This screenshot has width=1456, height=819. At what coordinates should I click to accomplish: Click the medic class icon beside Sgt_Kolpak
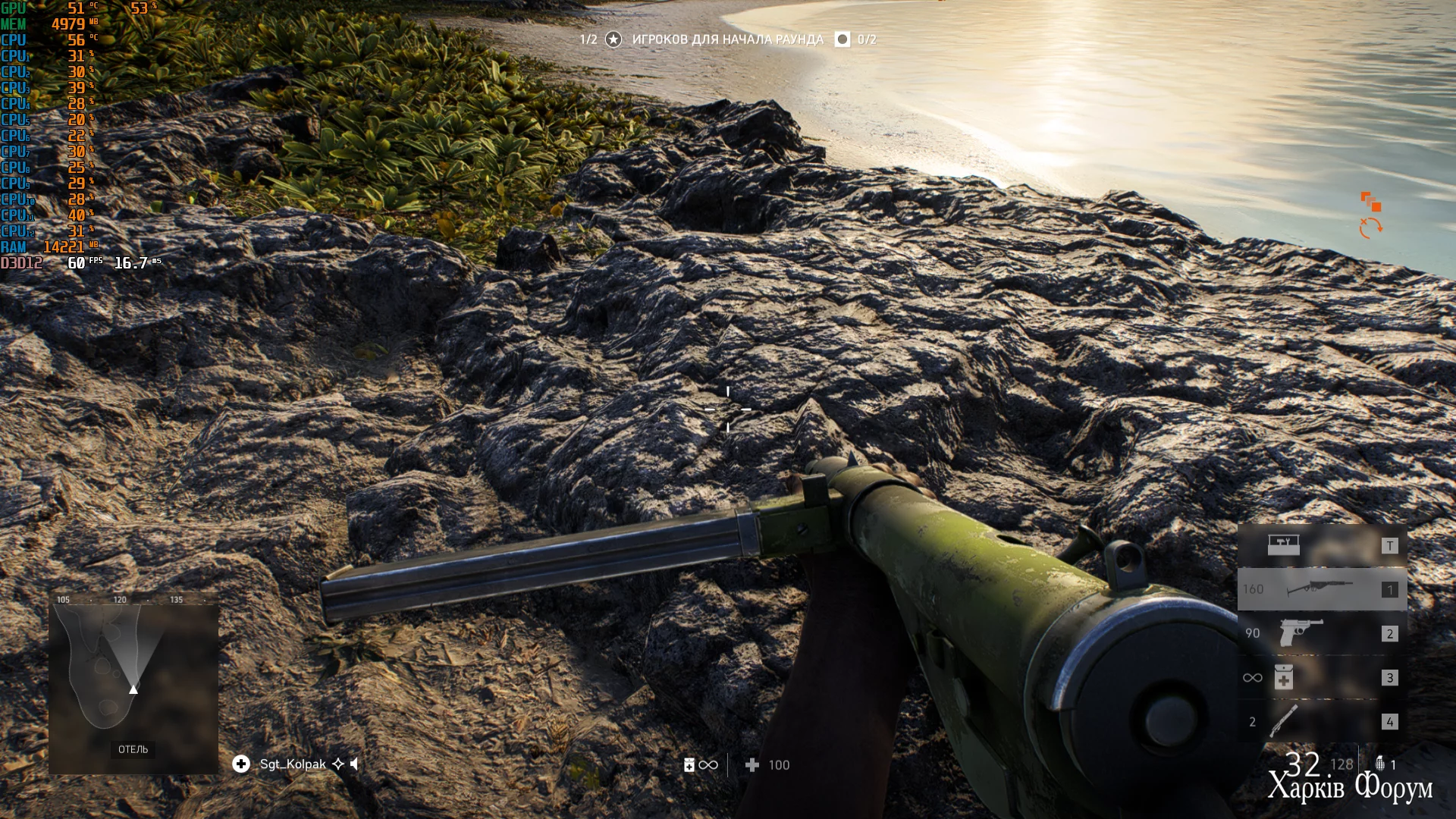pyautogui.click(x=241, y=764)
